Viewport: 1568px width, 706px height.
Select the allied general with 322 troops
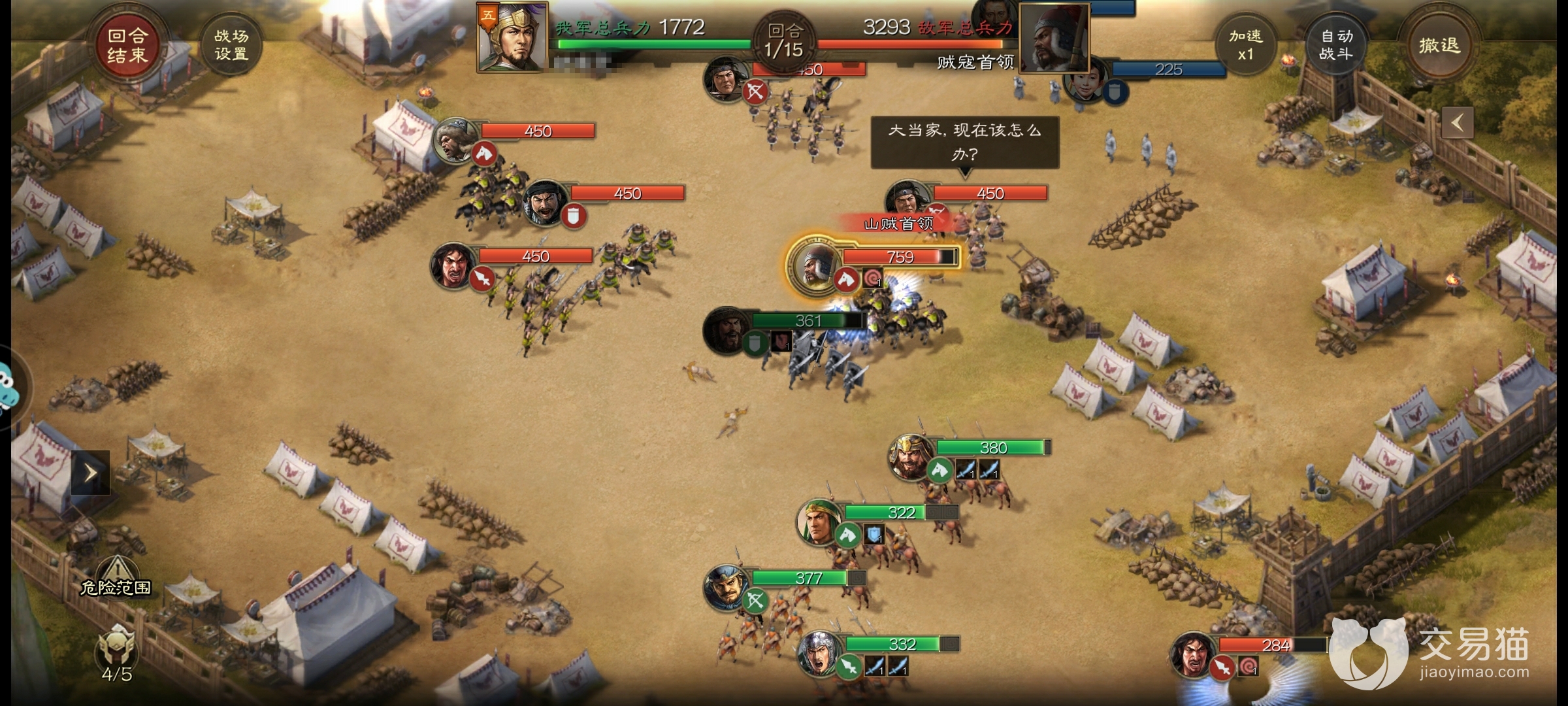tap(818, 522)
